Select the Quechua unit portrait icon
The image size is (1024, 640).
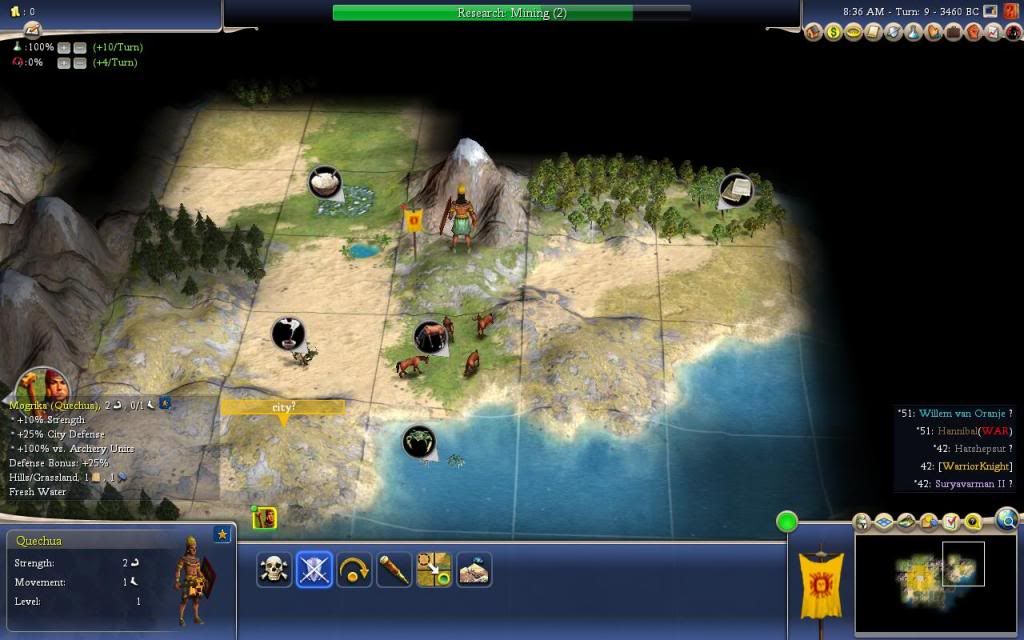click(x=264, y=517)
